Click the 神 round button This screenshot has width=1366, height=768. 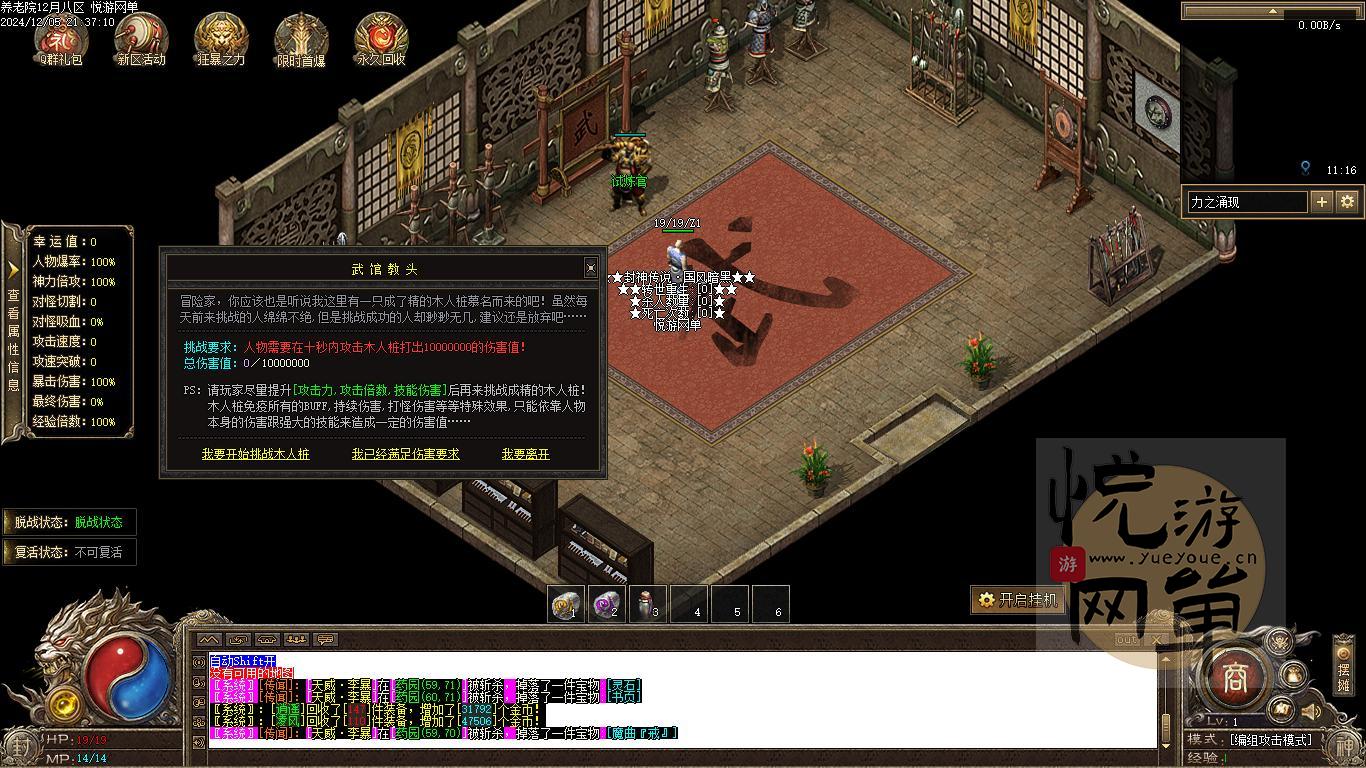[x=1347, y=748]
